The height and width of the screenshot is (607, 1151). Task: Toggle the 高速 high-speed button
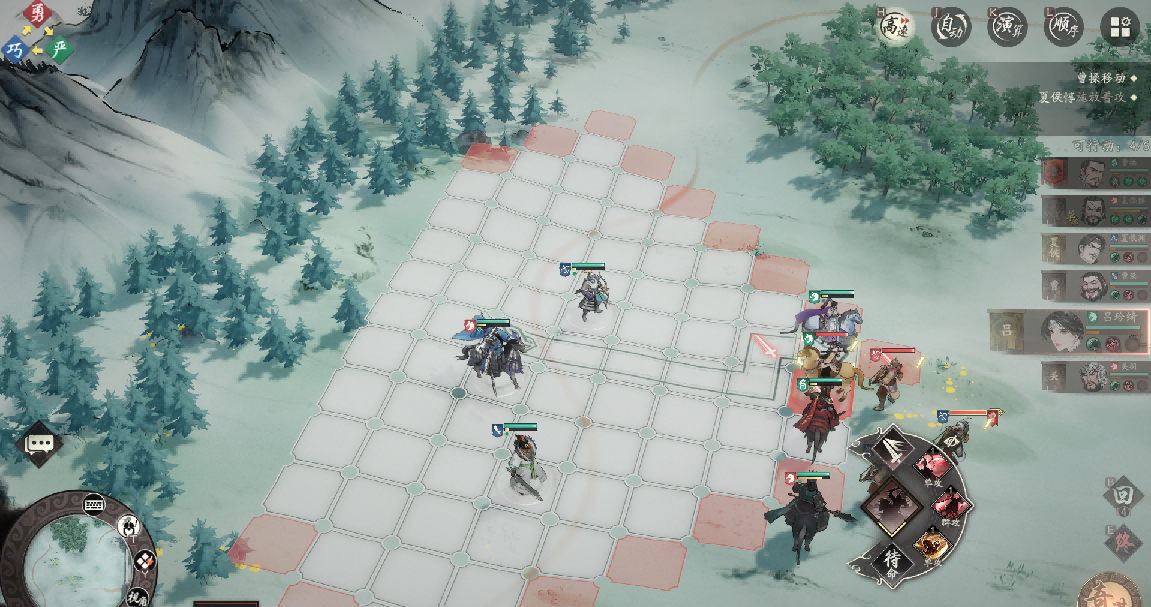point(894,27)
